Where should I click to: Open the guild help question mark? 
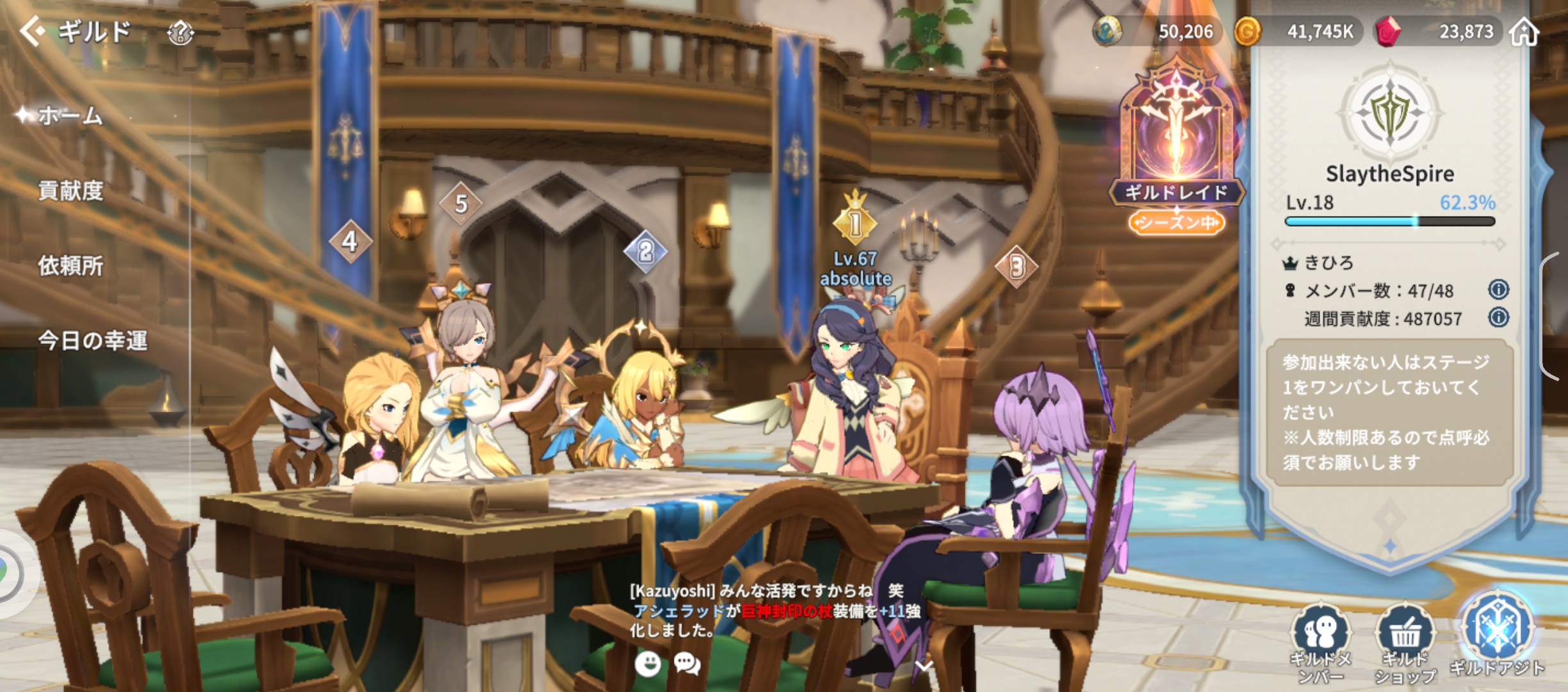click(180, 32)
